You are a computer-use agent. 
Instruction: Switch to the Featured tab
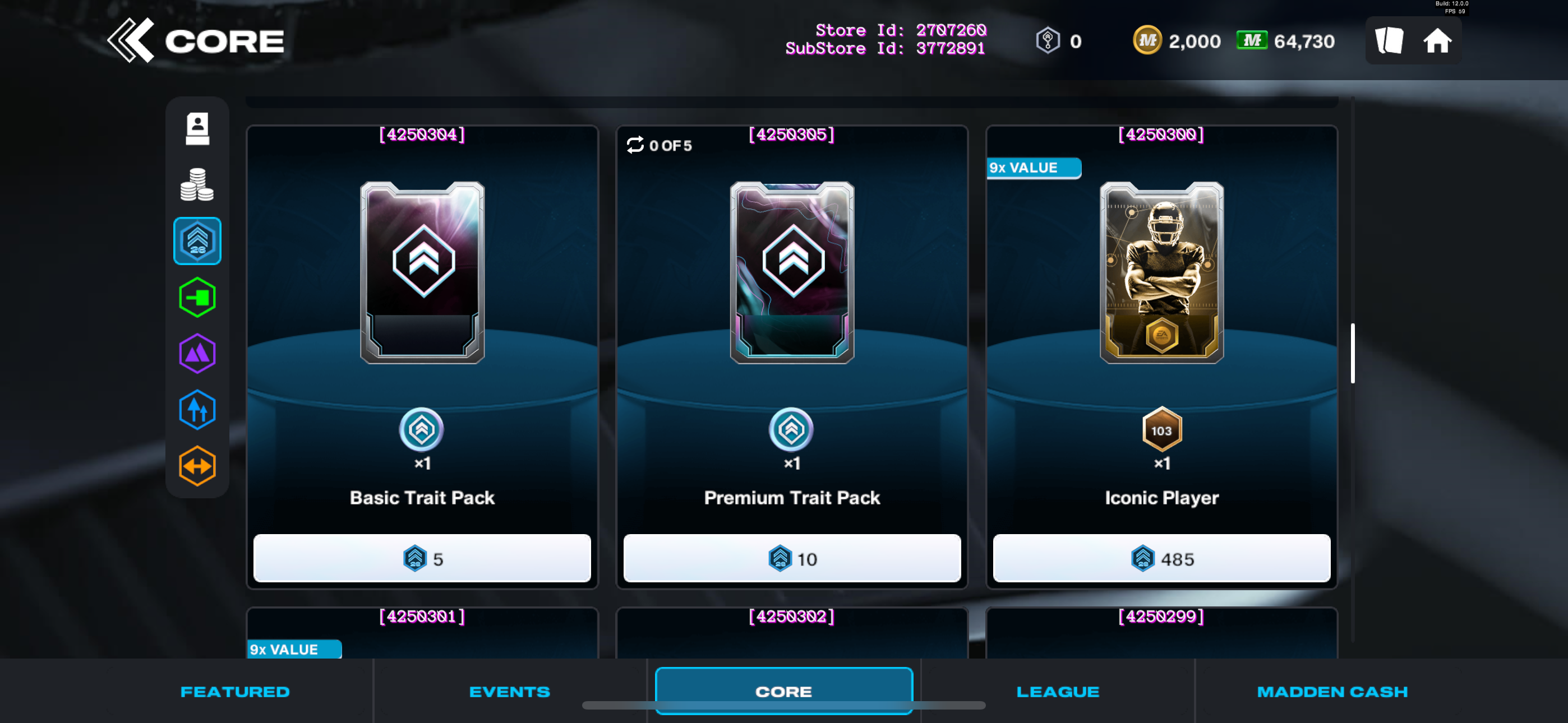(x=235, y=692)
